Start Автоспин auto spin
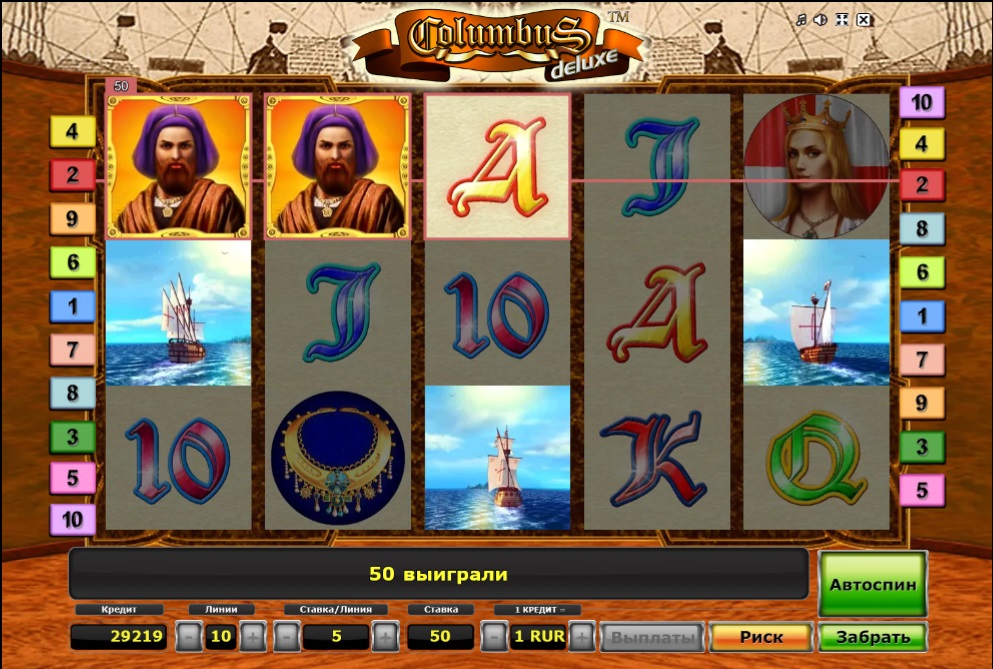The width and height of the screenshot is (993, 669). [872, 583]
